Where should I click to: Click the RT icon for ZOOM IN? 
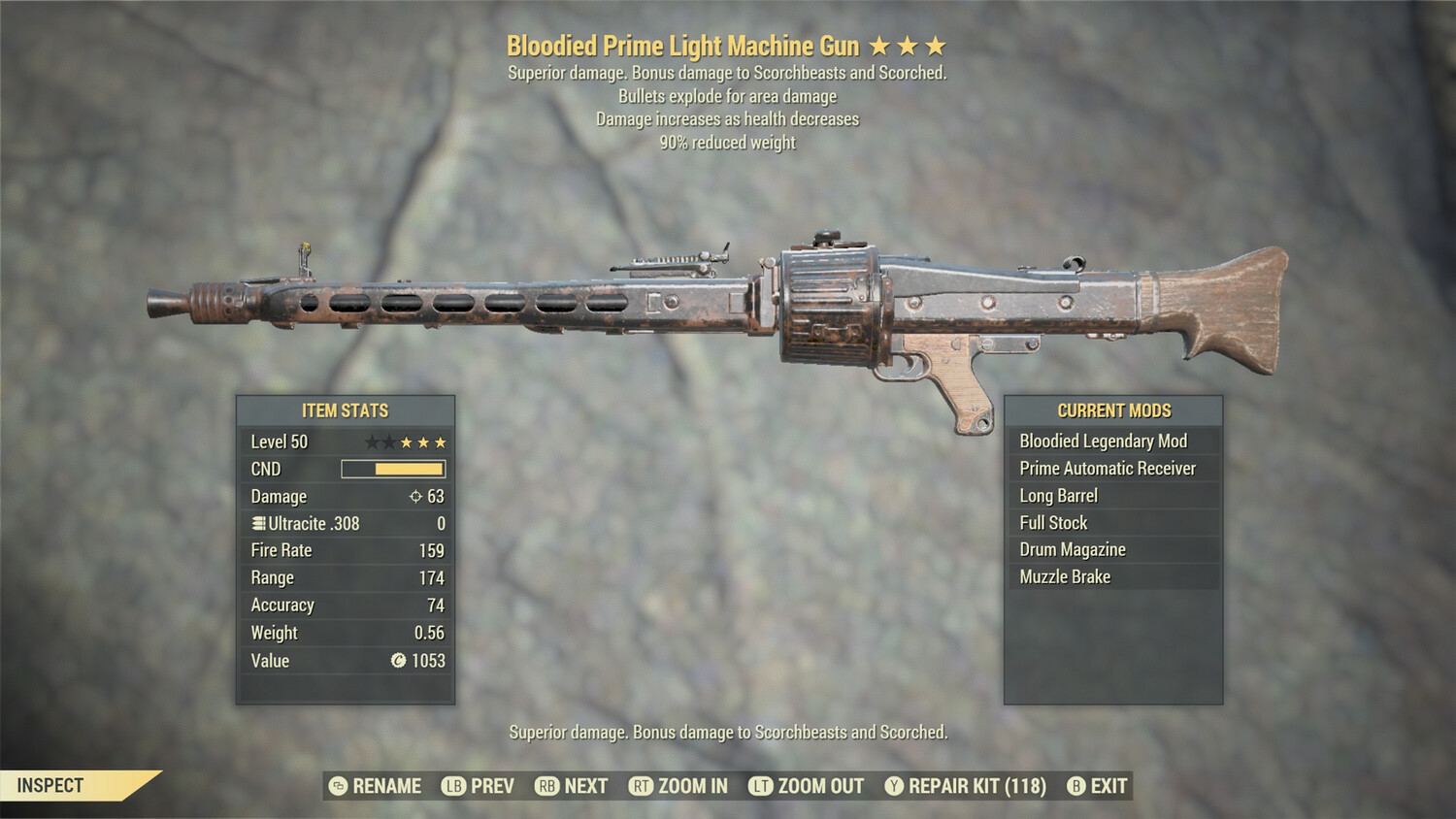(642, 786)
